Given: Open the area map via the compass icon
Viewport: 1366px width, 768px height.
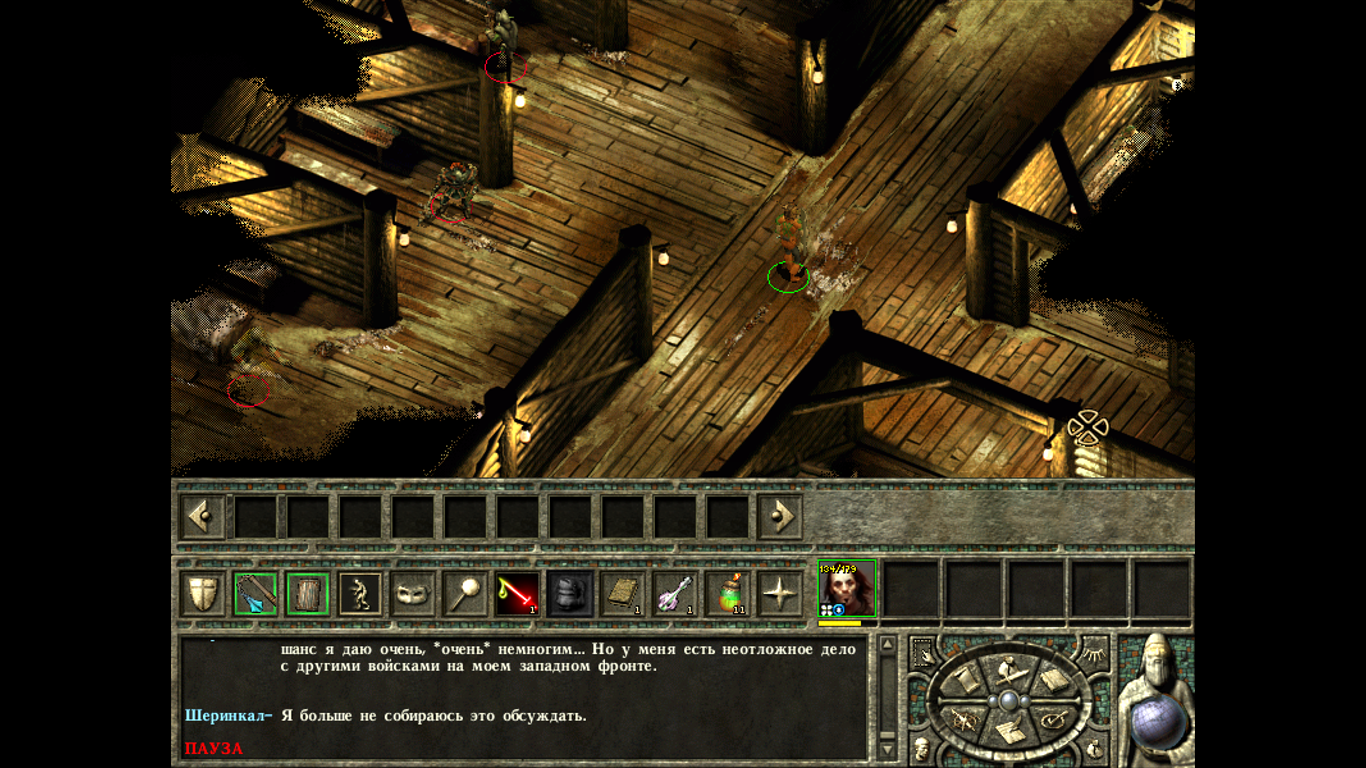Looking at the screenshot, I should (x=964, y=719).
